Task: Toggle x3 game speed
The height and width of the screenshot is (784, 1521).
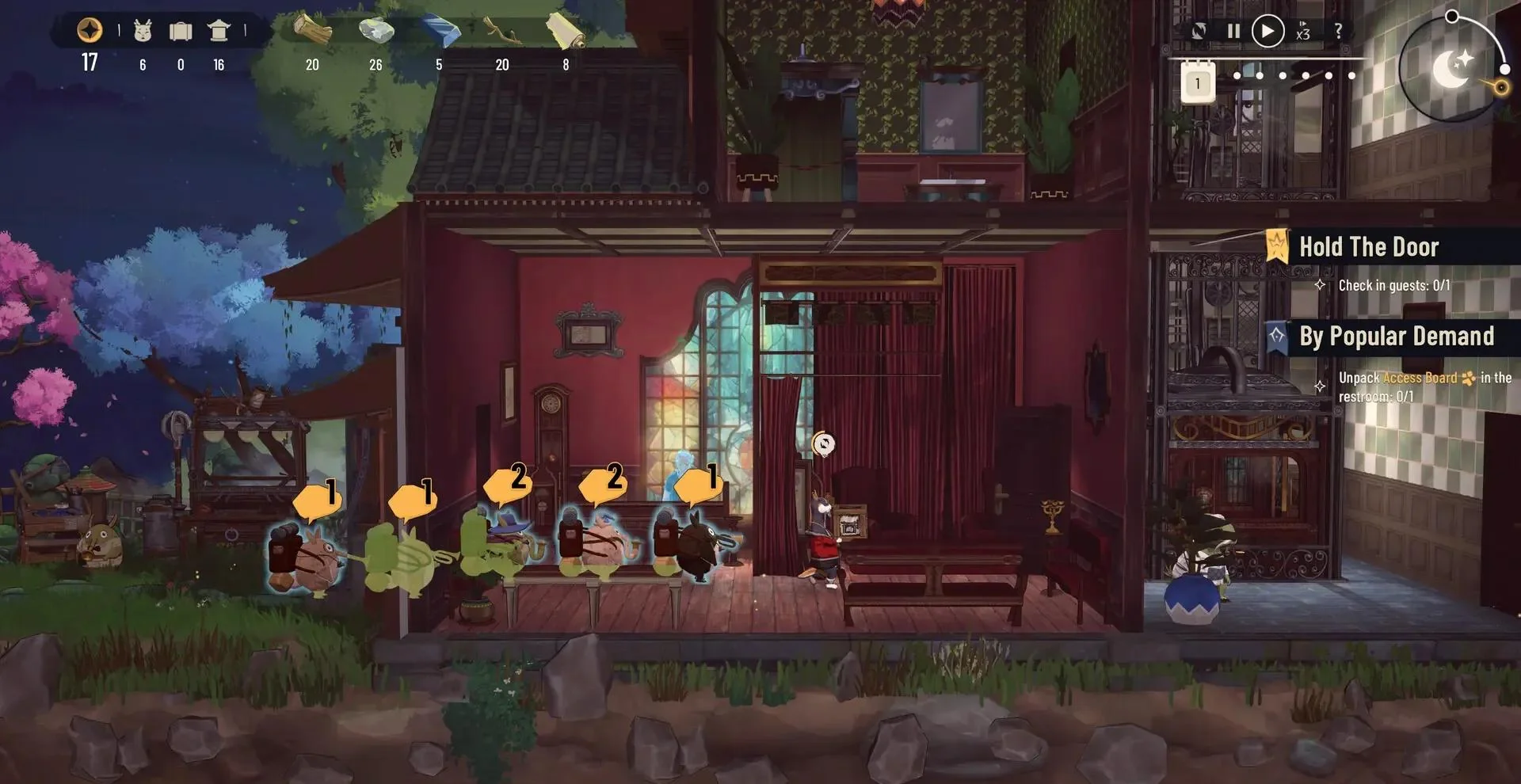Action: 1304,32
